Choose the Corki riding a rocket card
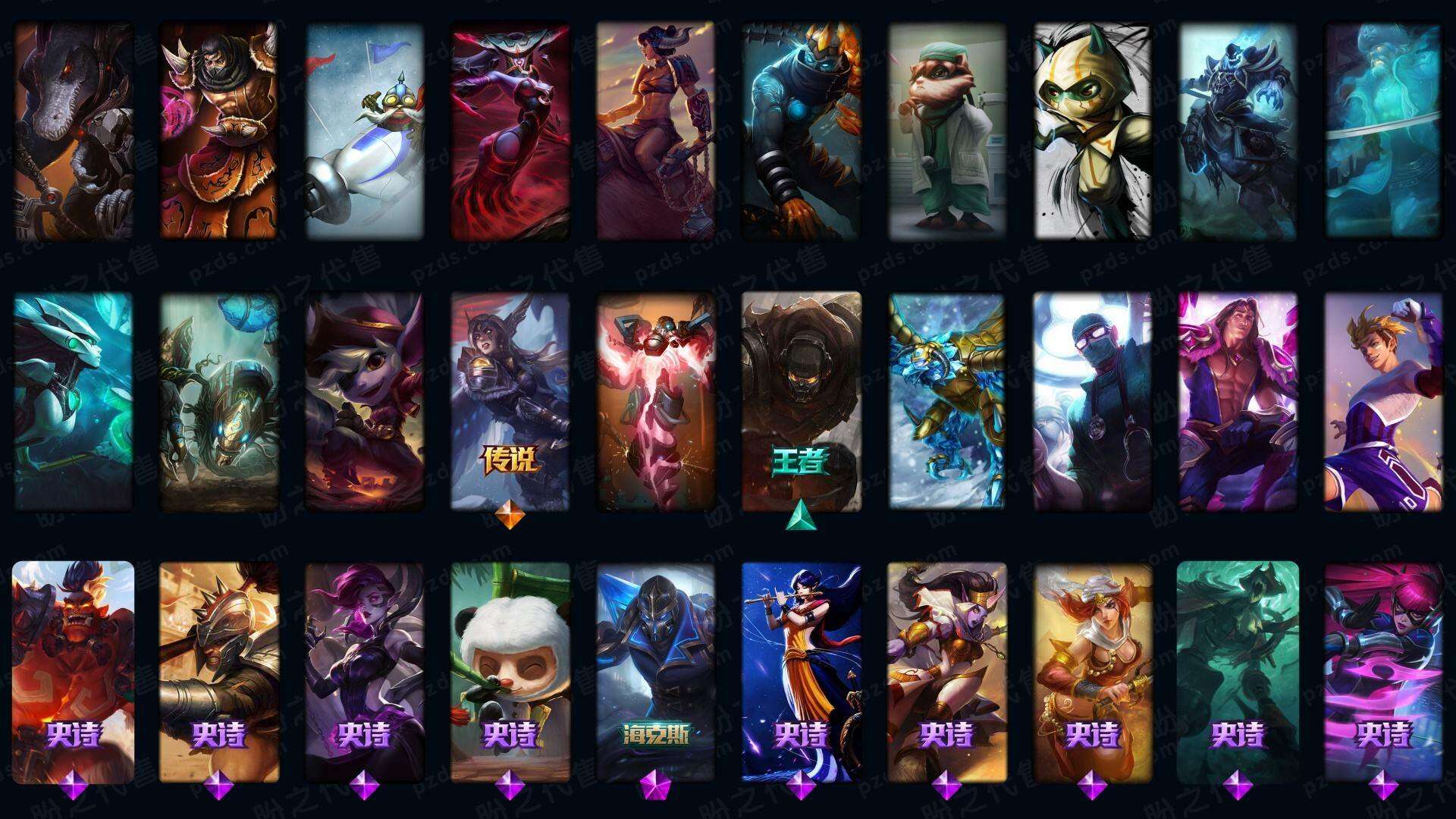Viewport: 1456px width, 819px height. tap(365, 133)
